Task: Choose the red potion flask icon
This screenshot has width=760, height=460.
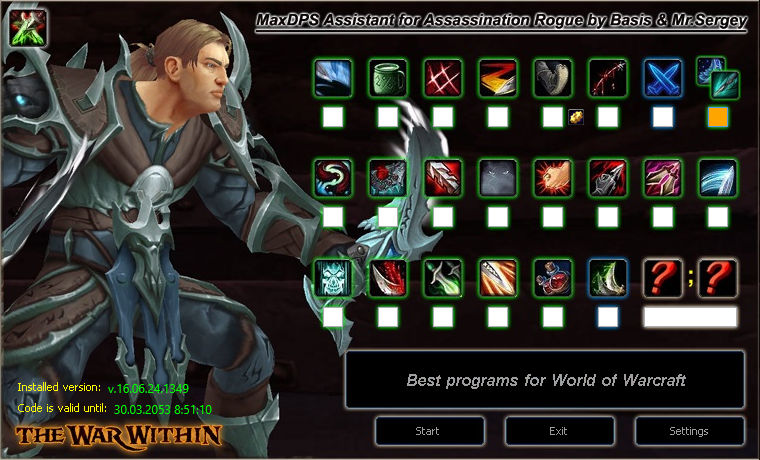Action: click(552, 277)
